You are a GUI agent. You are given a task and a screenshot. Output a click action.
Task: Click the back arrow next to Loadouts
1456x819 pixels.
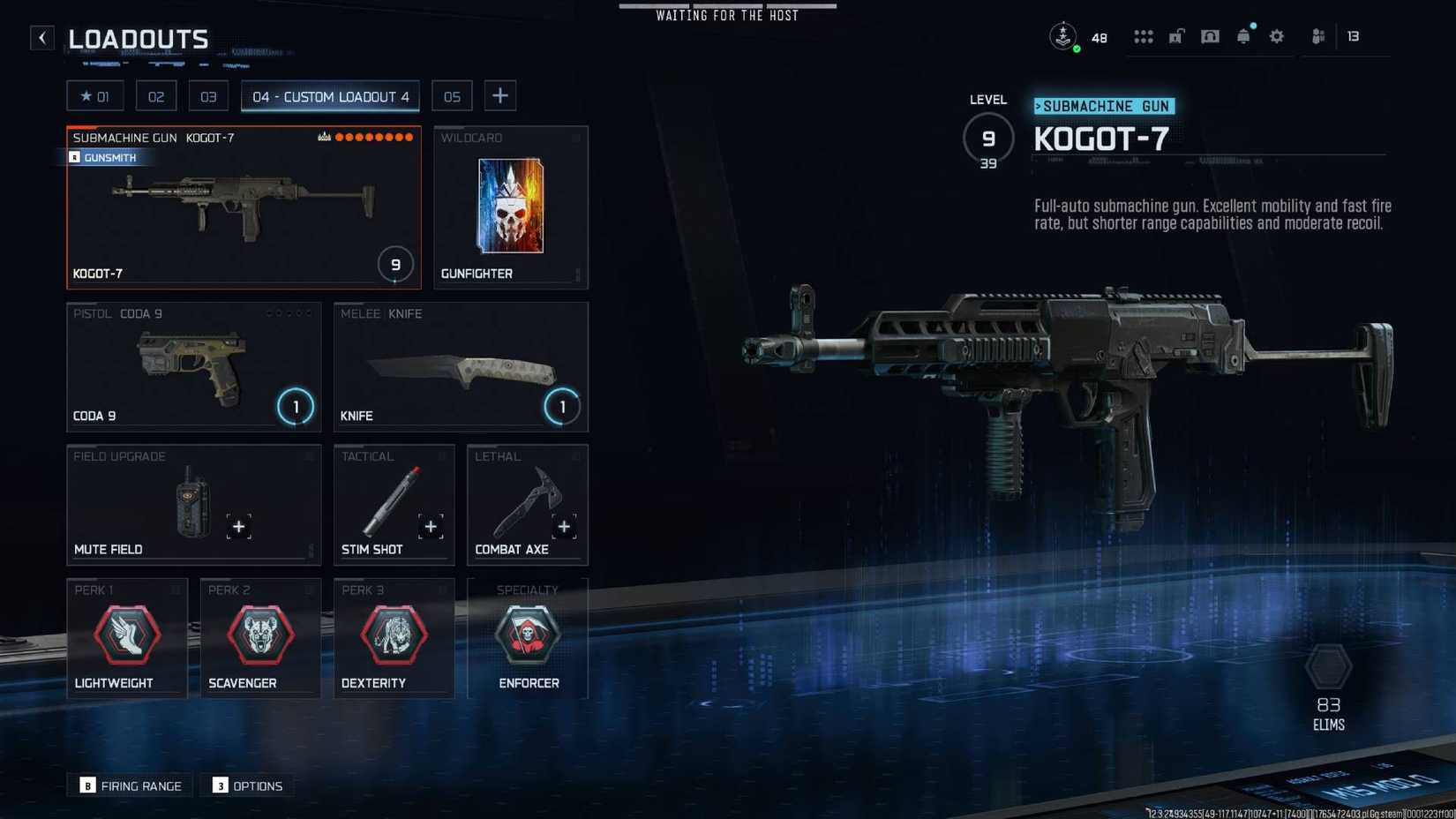click(x=41, y=37)
